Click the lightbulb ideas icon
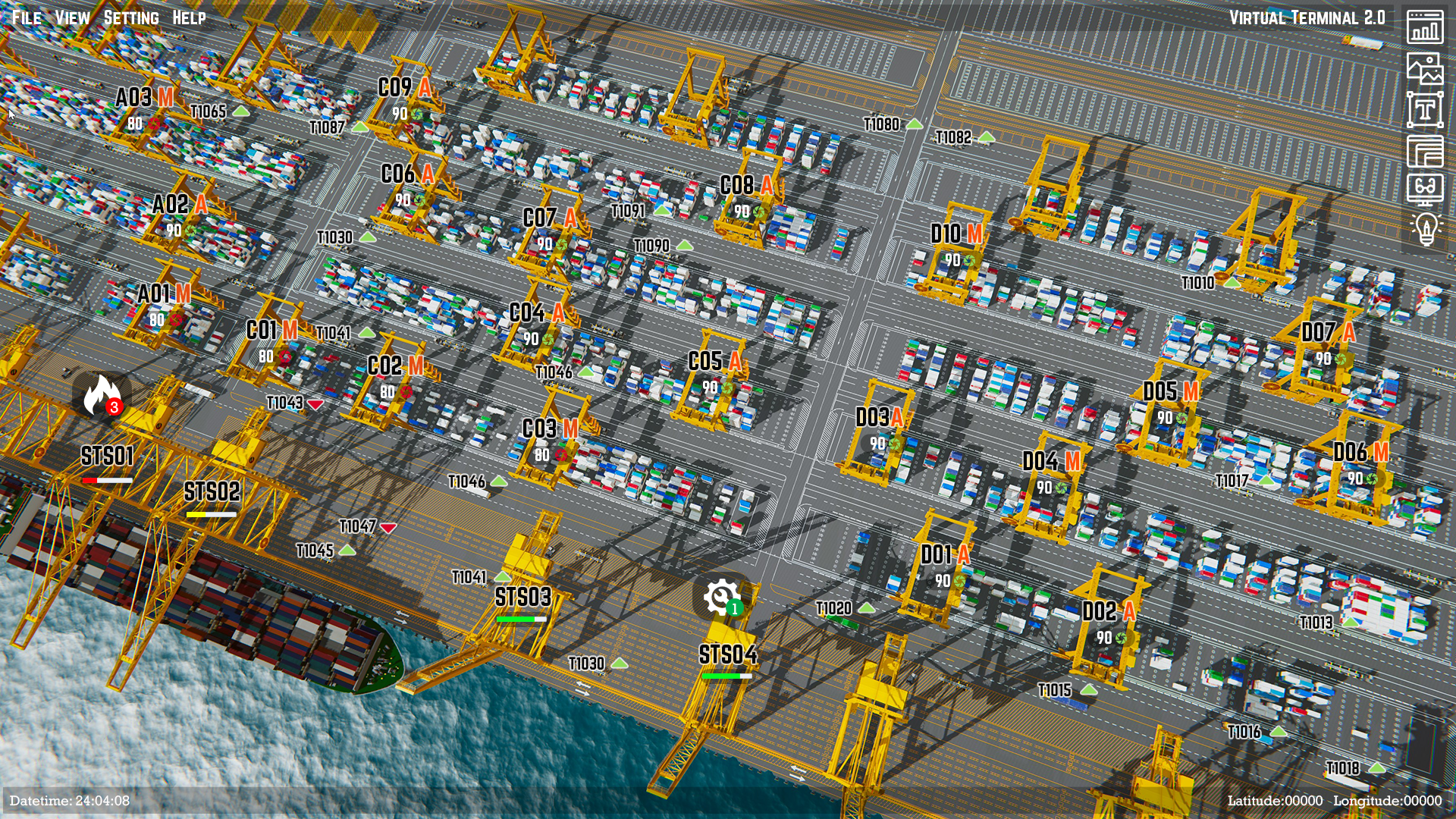This screenshot has width=1456, height=819. coord(1426,228)
